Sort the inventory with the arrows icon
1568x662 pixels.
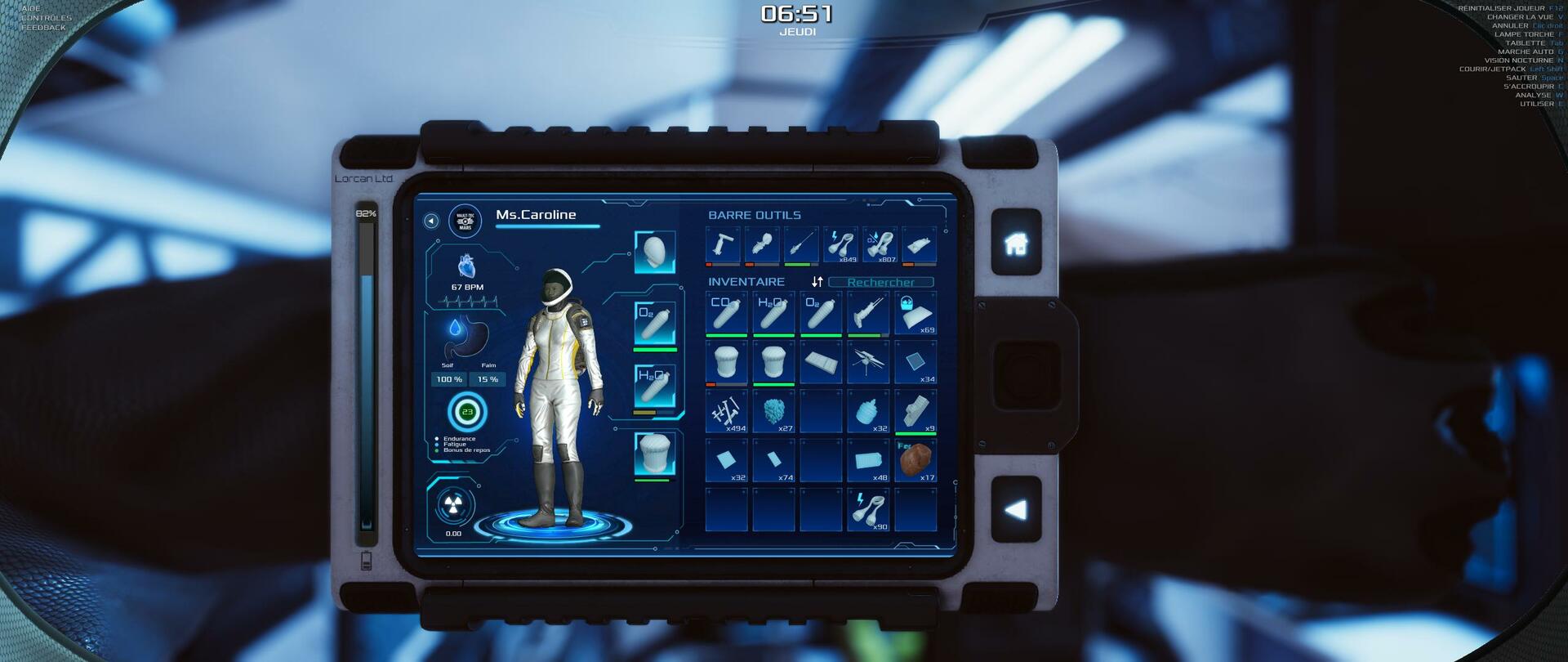pos(817,282)
